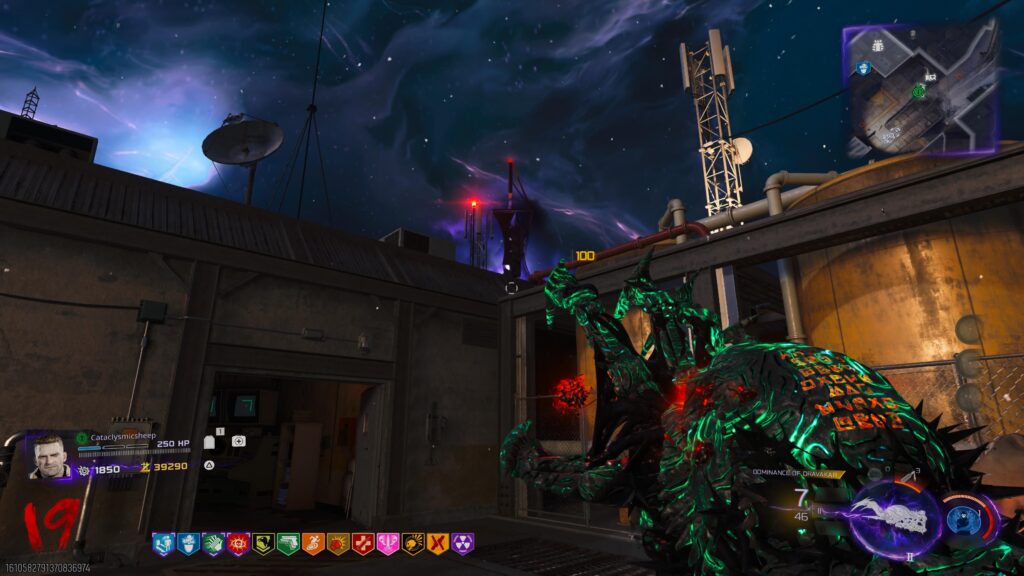
Task: Use the self-revive medkit icon
Action: pos(239,441)
